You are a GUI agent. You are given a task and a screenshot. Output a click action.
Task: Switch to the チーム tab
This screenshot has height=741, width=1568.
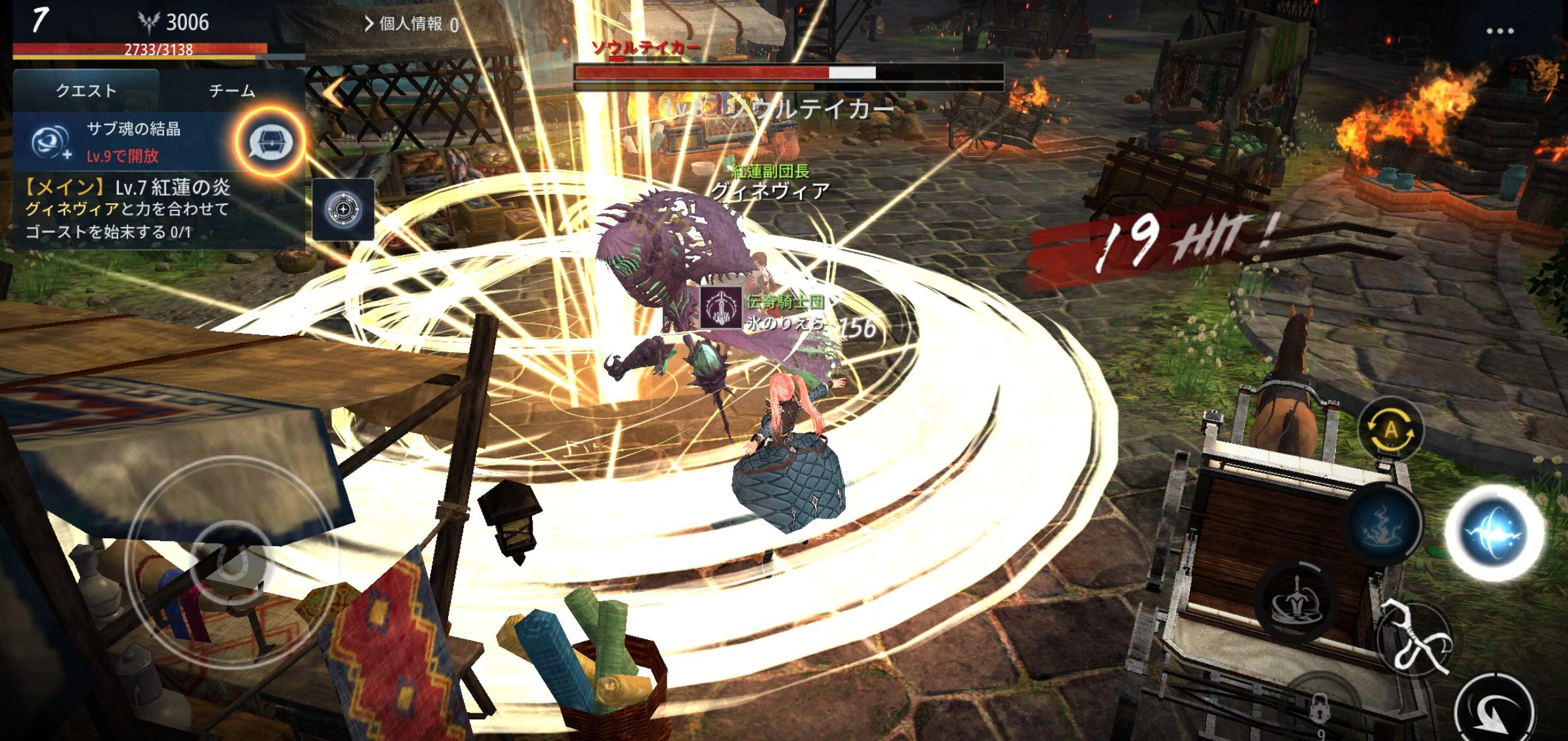[232, 90]
